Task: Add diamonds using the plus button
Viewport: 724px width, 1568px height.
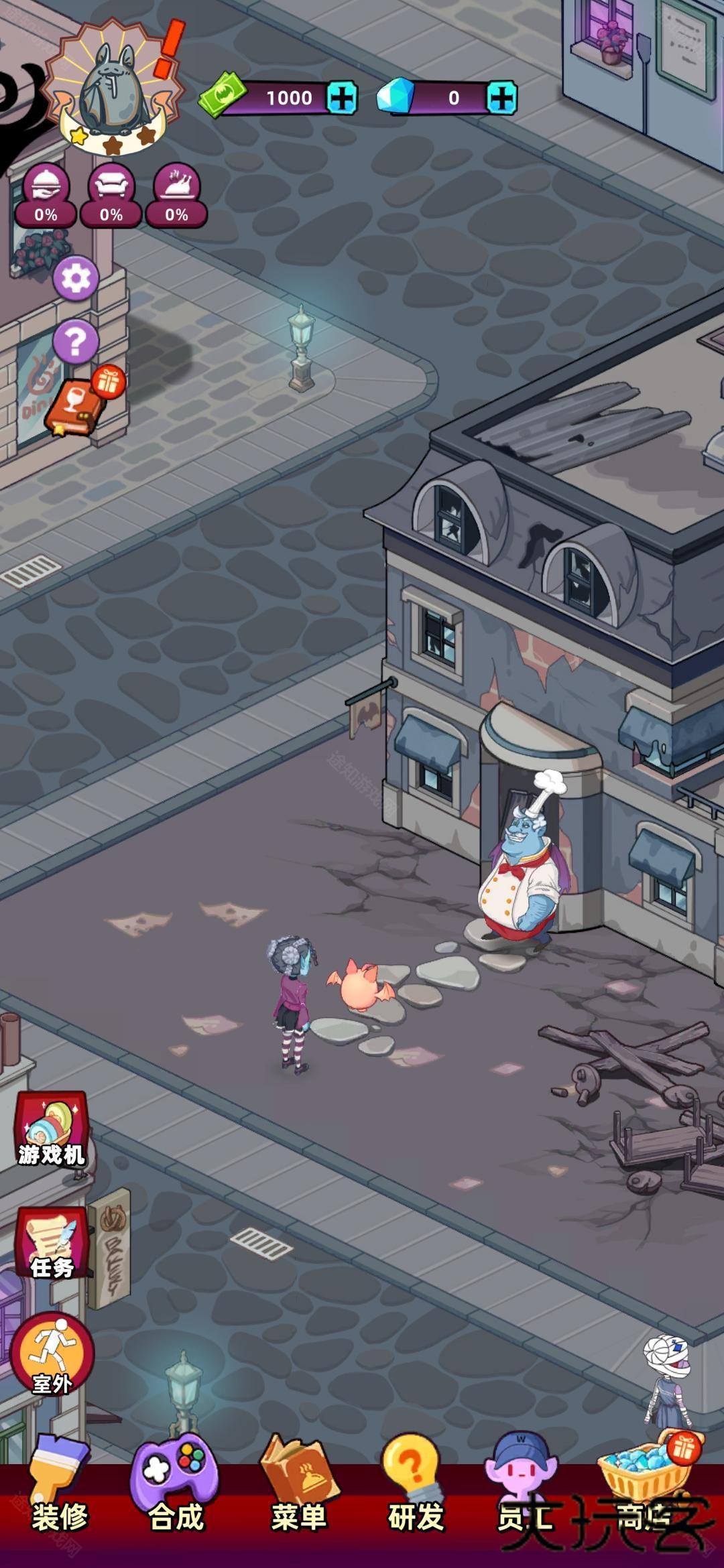Action: pos(501,98)
